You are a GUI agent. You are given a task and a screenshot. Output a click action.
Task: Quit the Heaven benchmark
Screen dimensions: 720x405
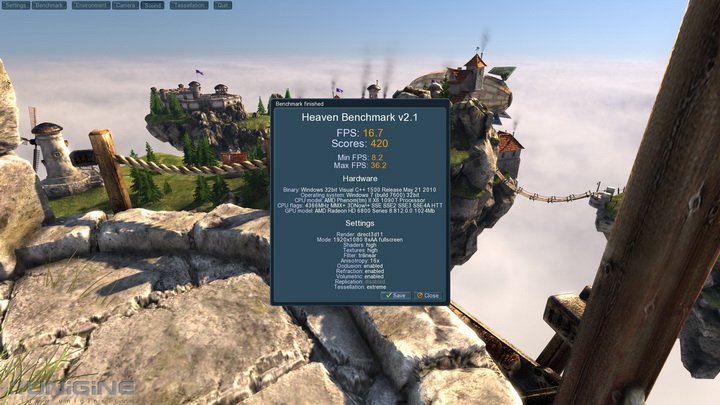pos(222,5)
